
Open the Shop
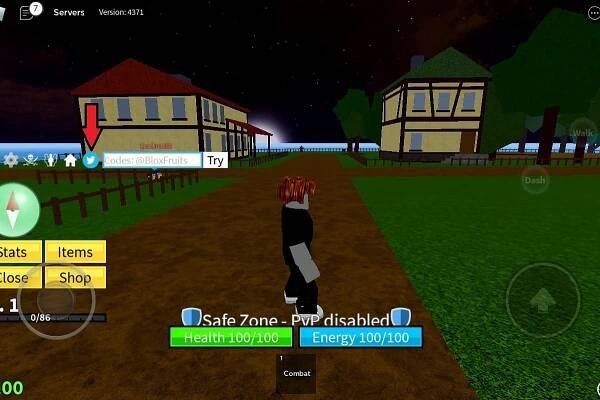tap(75, 277)
